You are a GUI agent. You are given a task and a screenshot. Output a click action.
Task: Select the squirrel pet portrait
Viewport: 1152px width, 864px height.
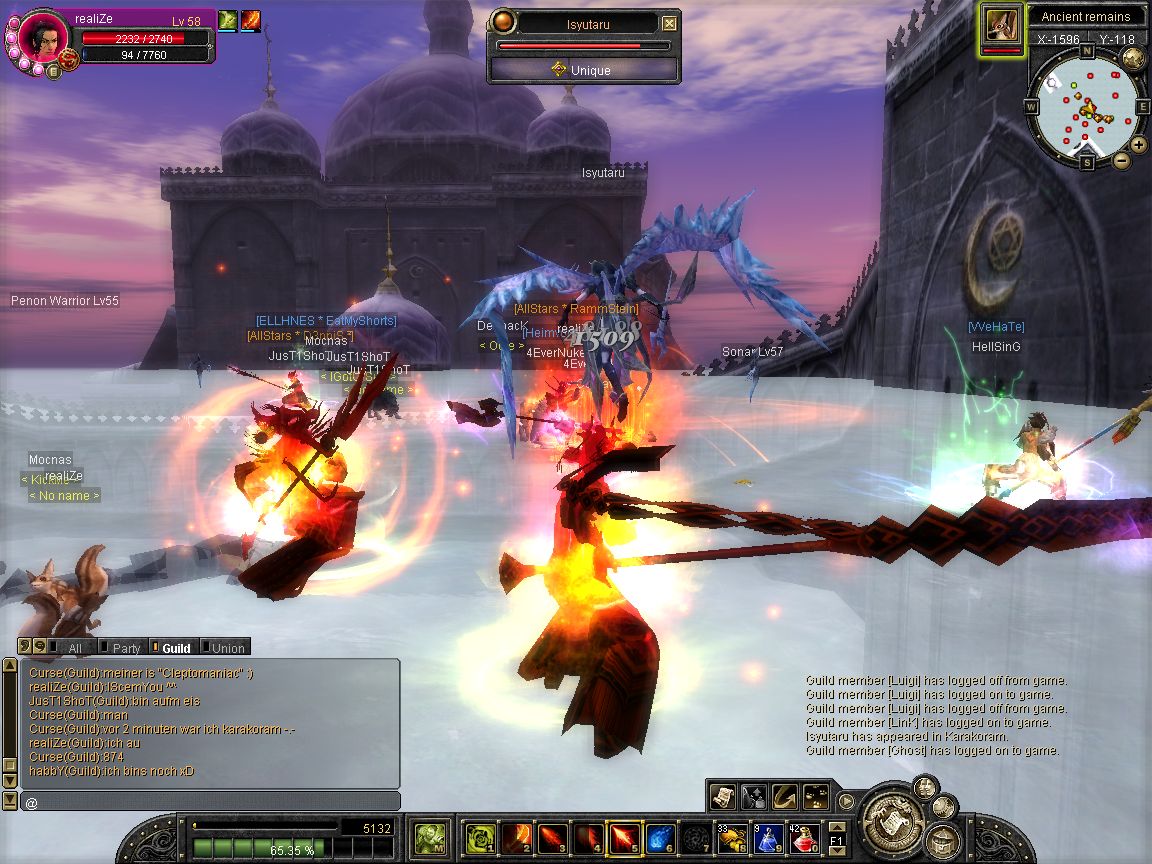(1001, 24)
